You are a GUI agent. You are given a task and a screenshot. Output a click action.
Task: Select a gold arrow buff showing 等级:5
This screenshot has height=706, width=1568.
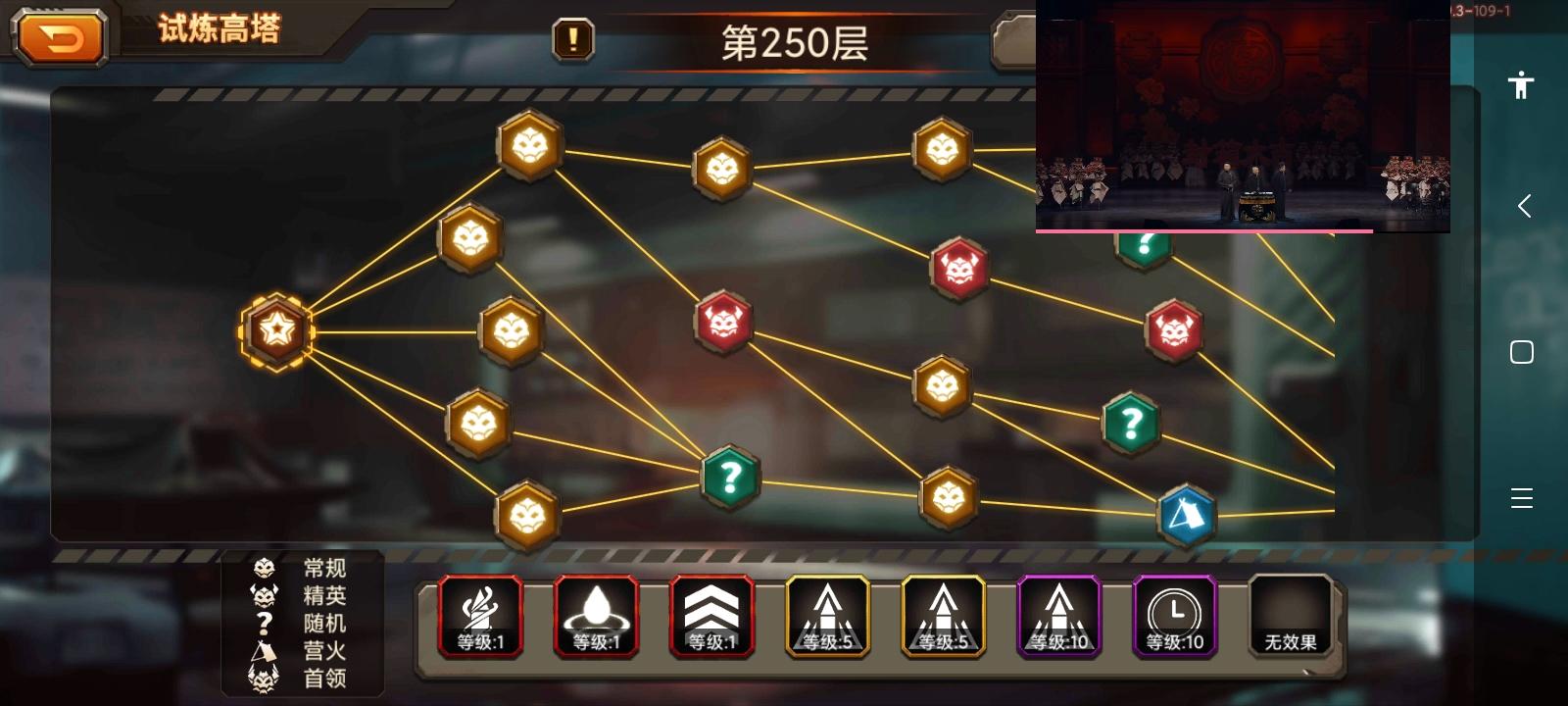pos(827,616)
